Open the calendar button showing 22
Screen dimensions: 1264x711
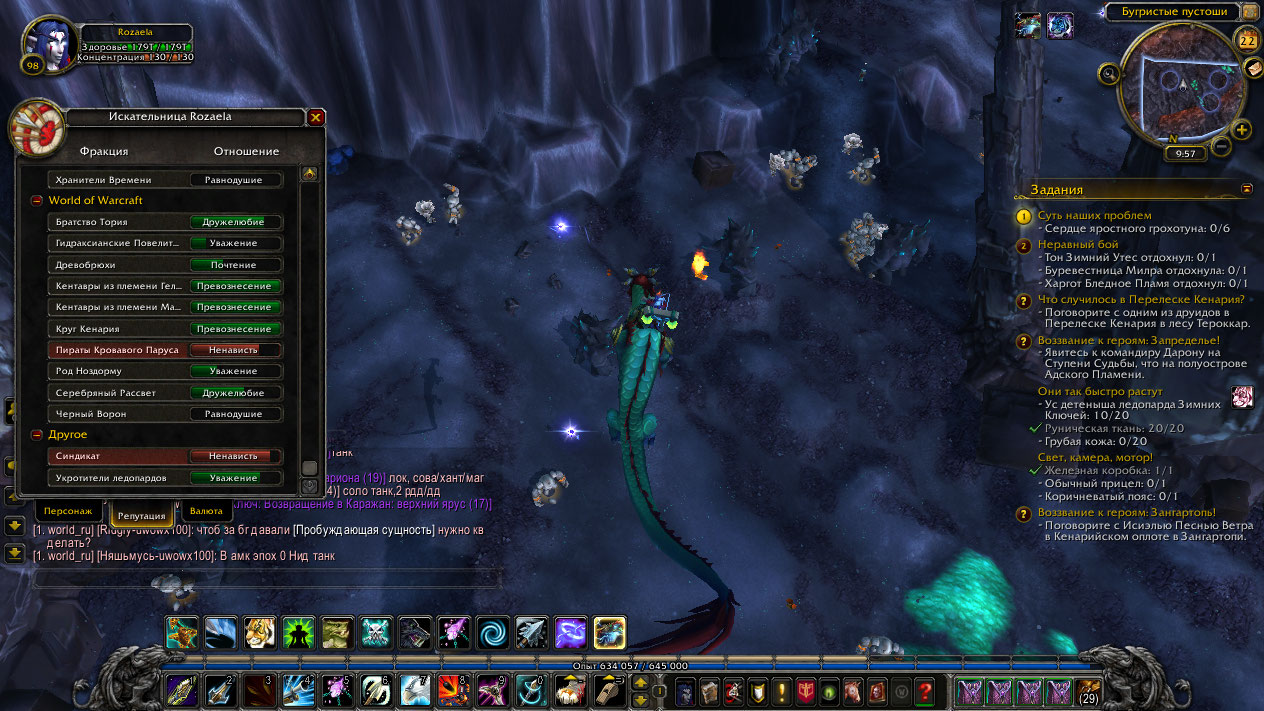click(1247, 41)
